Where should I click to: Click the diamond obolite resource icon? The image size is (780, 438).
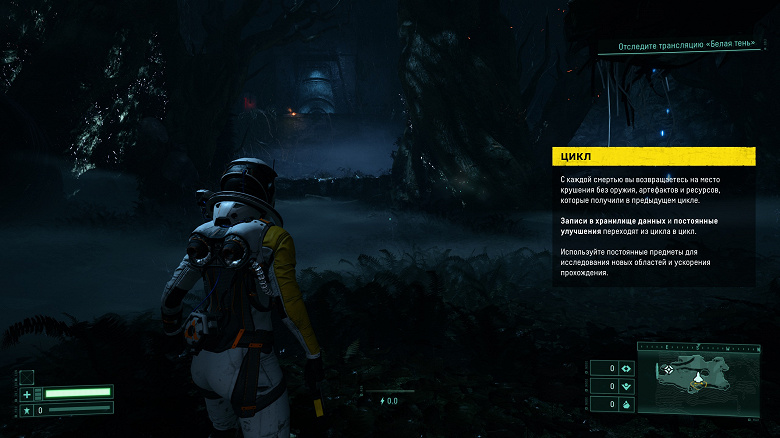click(626, 367)
